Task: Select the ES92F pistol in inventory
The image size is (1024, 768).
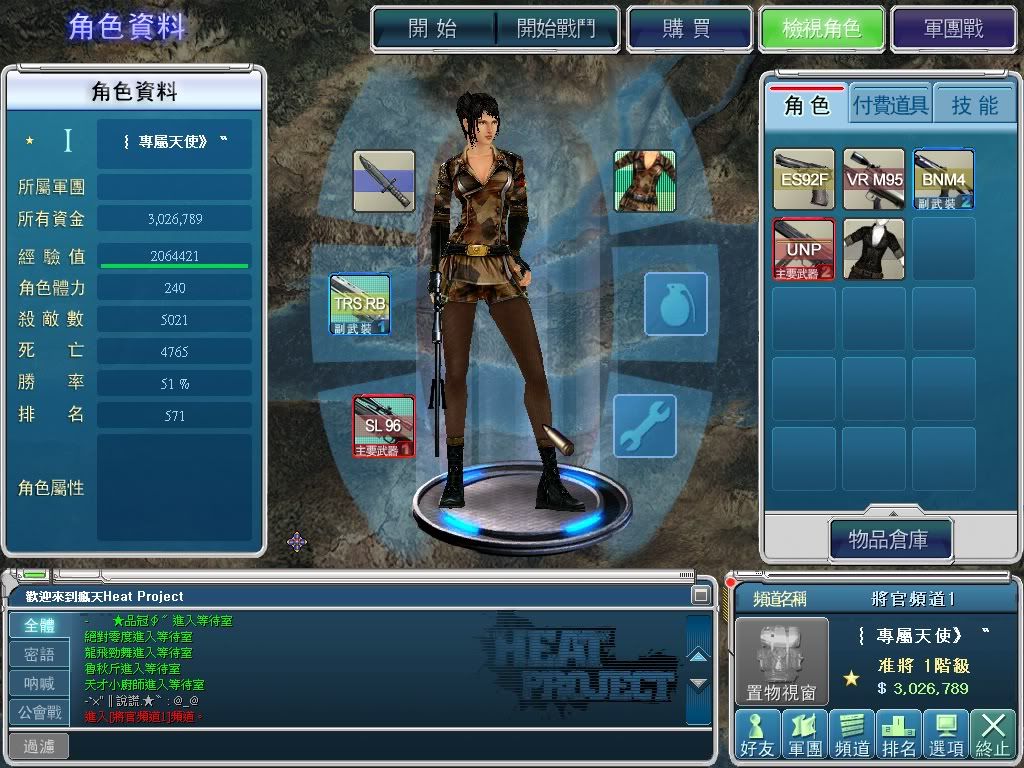Action: tap(804, 179)
